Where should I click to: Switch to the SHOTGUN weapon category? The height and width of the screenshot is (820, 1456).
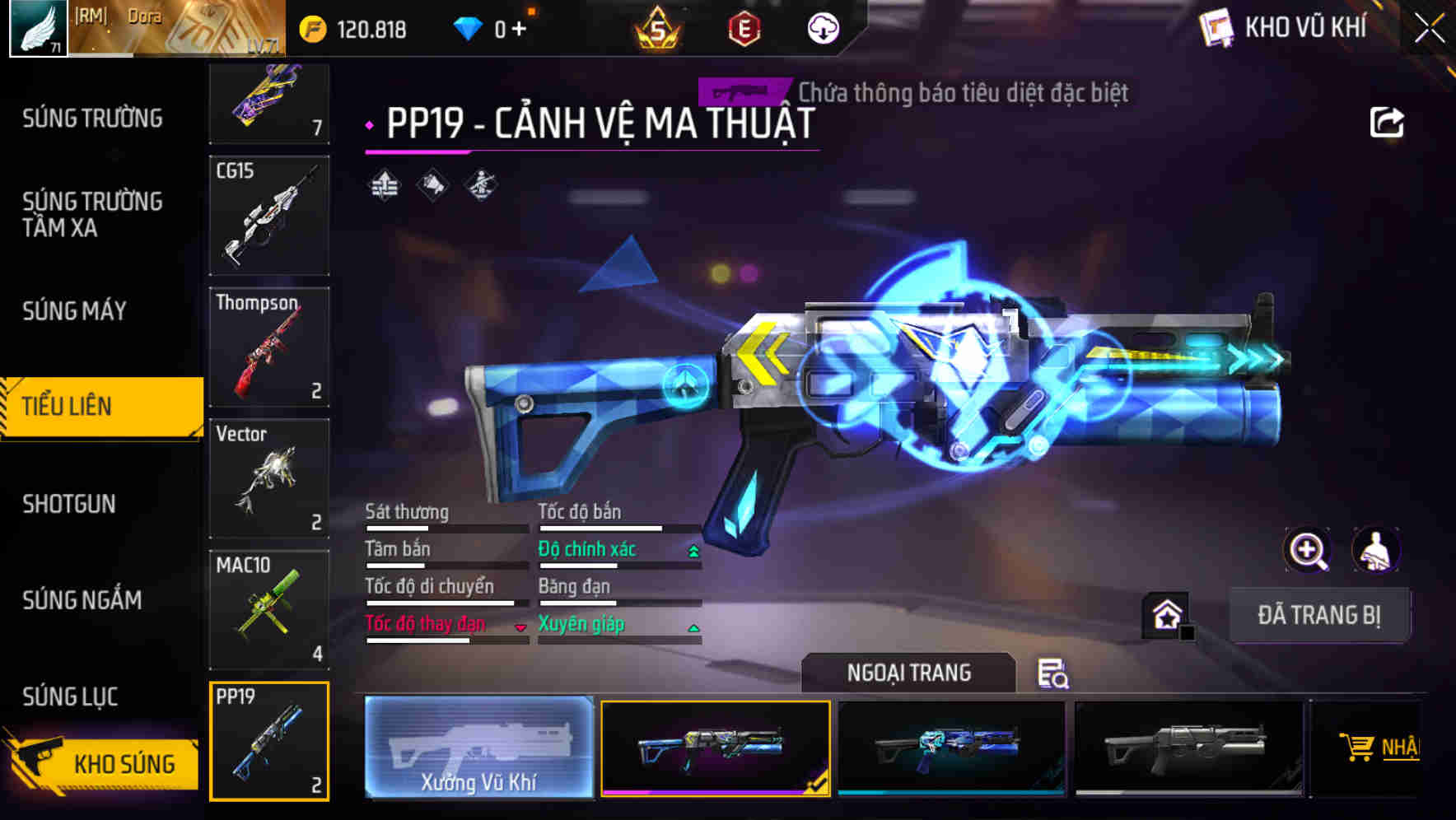70,503
